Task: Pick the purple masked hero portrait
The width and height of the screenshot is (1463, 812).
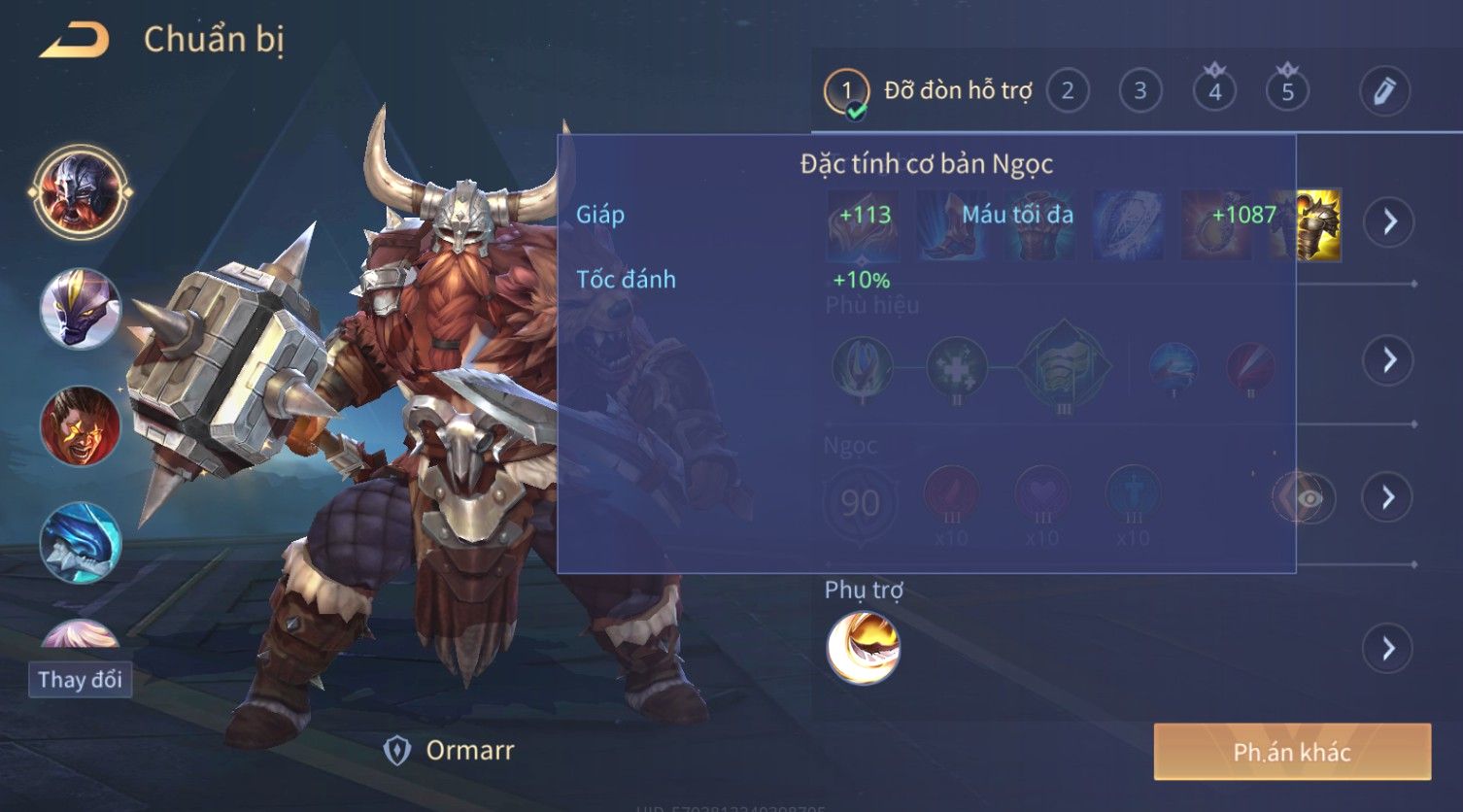Action: pos(80,308)
